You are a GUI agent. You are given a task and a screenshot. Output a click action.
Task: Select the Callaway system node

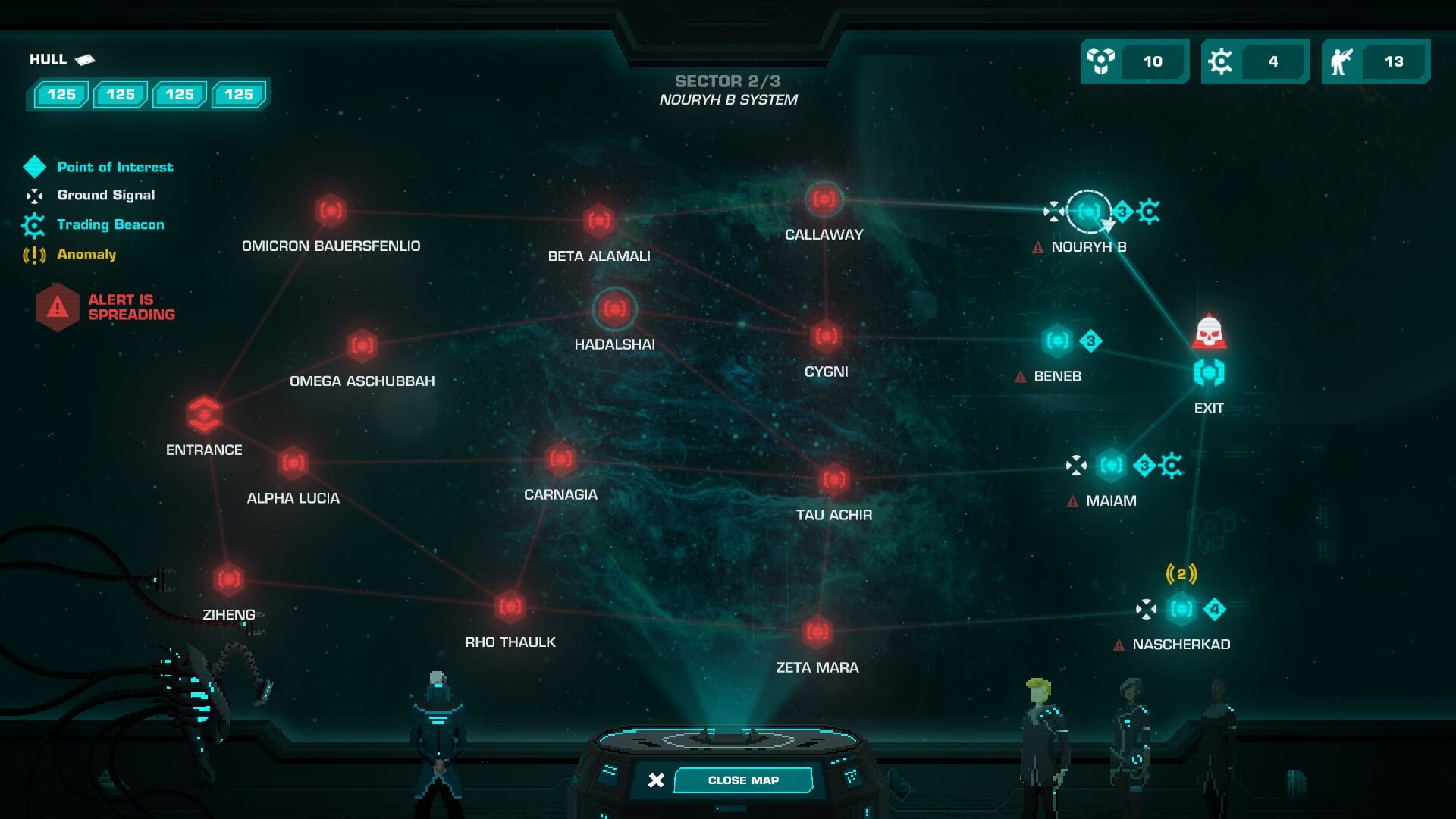pos(824,199)
